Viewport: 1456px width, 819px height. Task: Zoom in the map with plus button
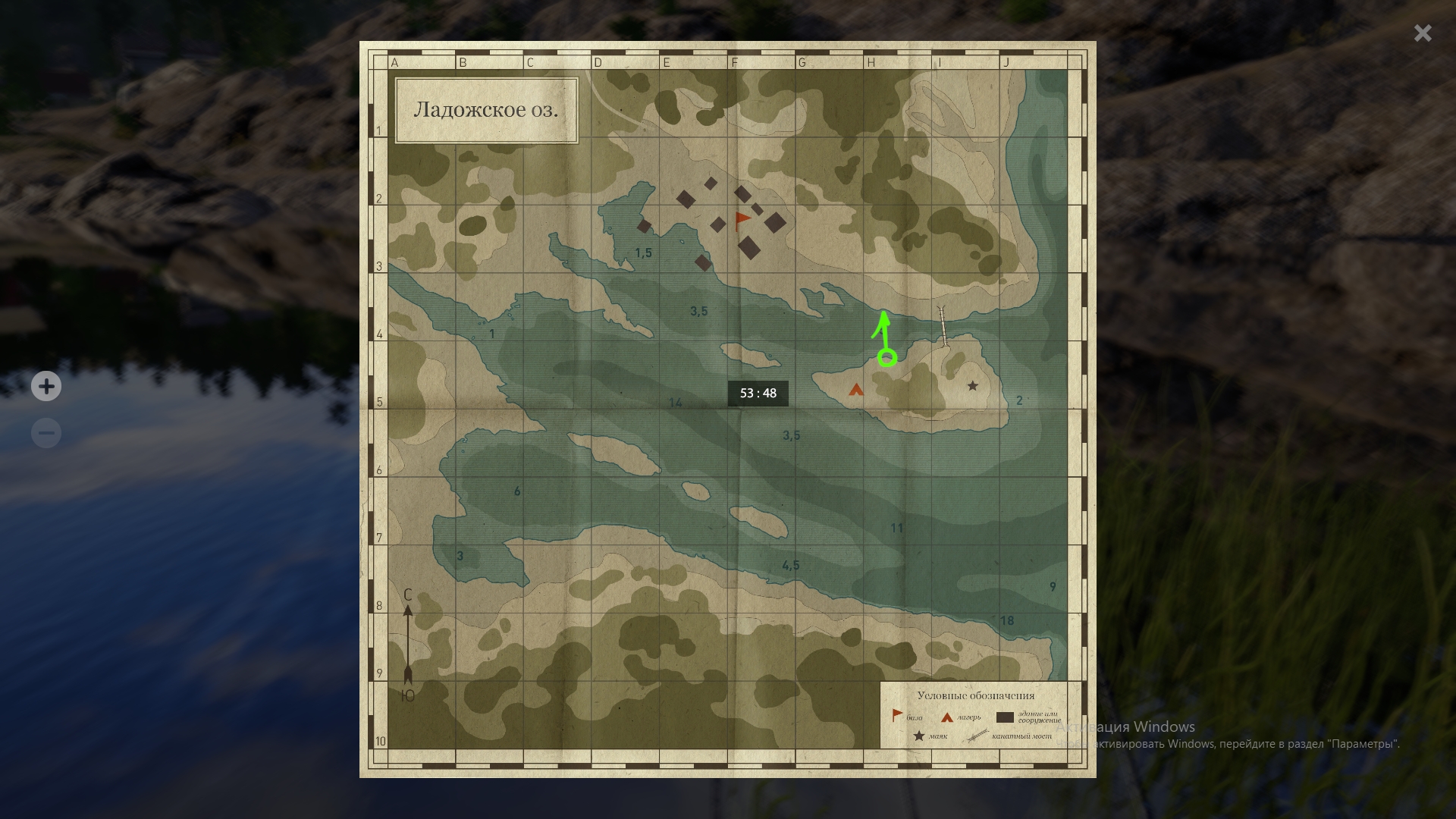(x=46, y=387)
